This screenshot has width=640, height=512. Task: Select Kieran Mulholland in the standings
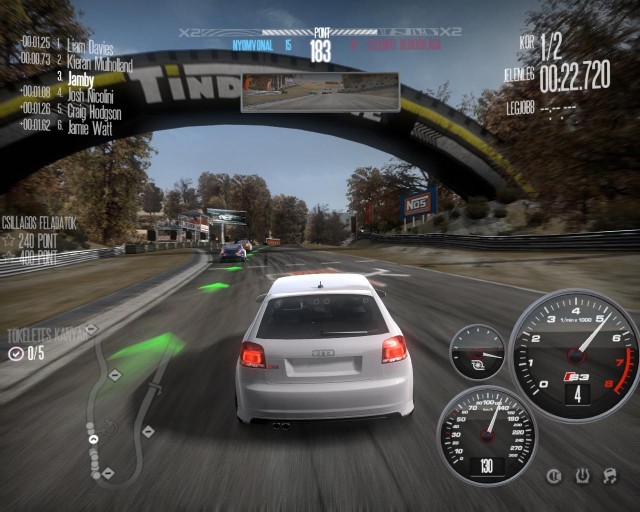tap(100, 62)
